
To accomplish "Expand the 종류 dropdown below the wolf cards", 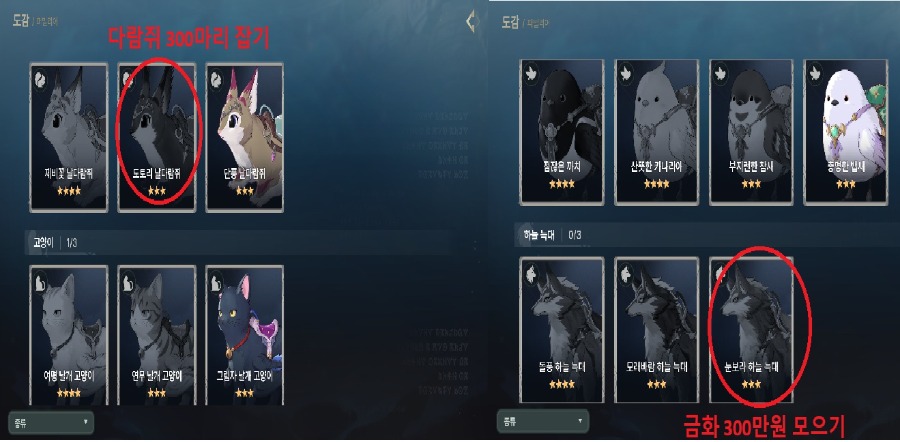I will (x=542, y=420).
